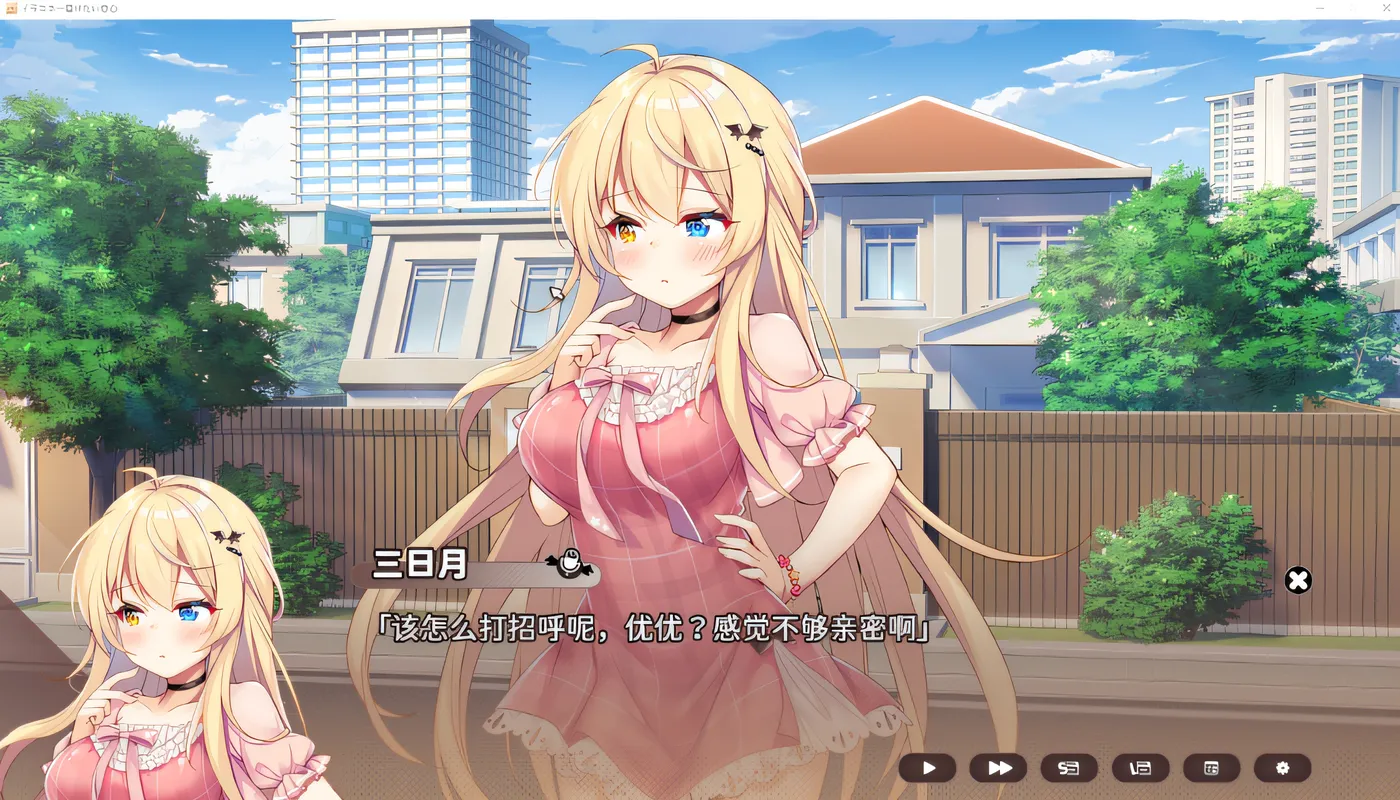This screenshot has width=1400, height=800.
Task: Select the fast-forward skip icon
Action: 998,768
